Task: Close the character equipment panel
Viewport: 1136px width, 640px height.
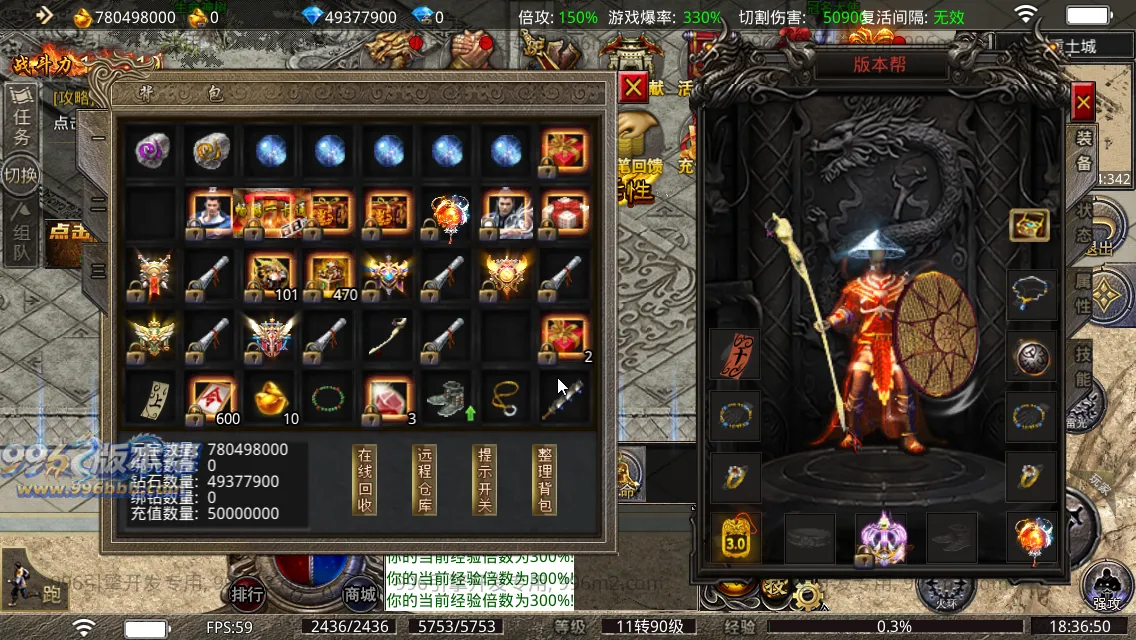Action: pyautogui.click(x=1082, y=101)
